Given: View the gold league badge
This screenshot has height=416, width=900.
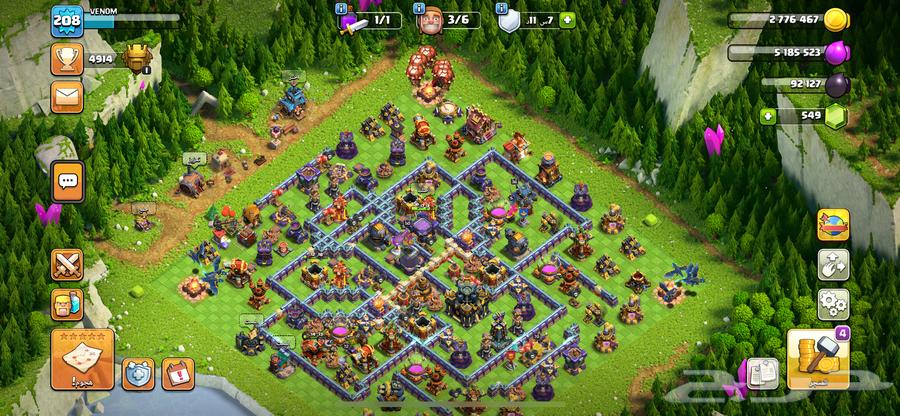Looking at the screenshot, I should tap(135, 59).
